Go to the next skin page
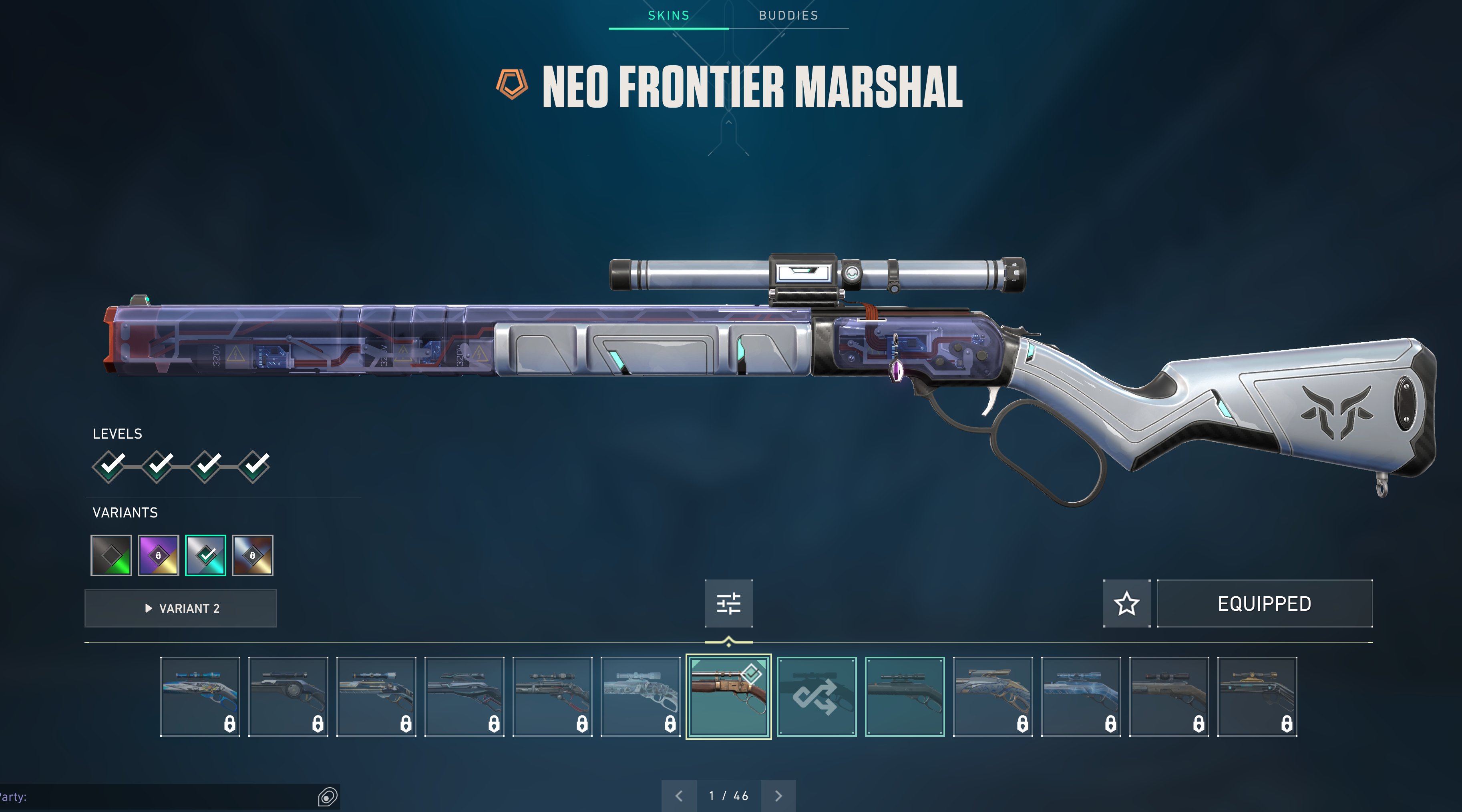The height and width of the screenshot is (812, 1462). (778, 796)
